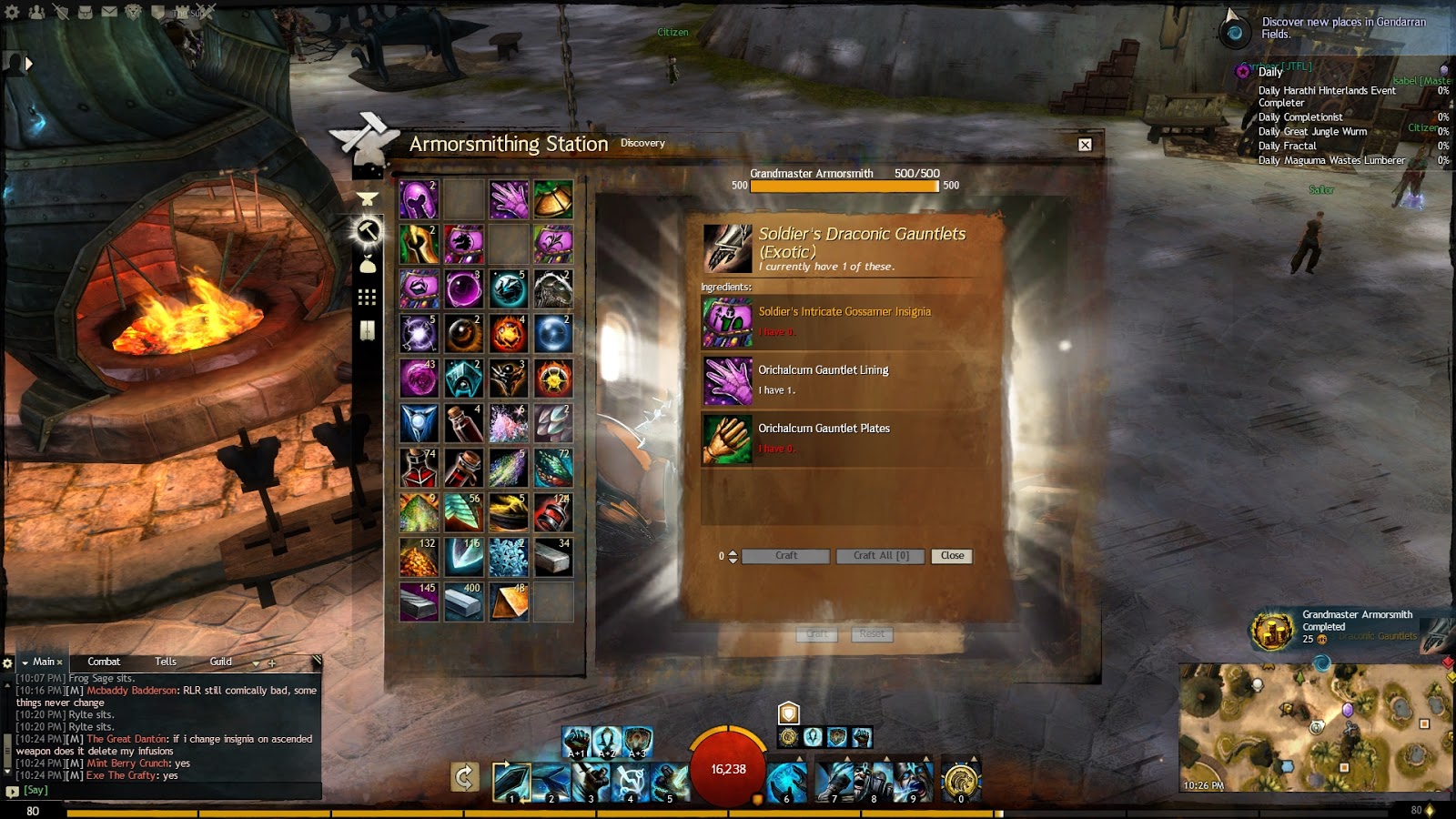Switch to the Guild chat tab
The image size is (1456, 819).
click(x=221, y=662)
